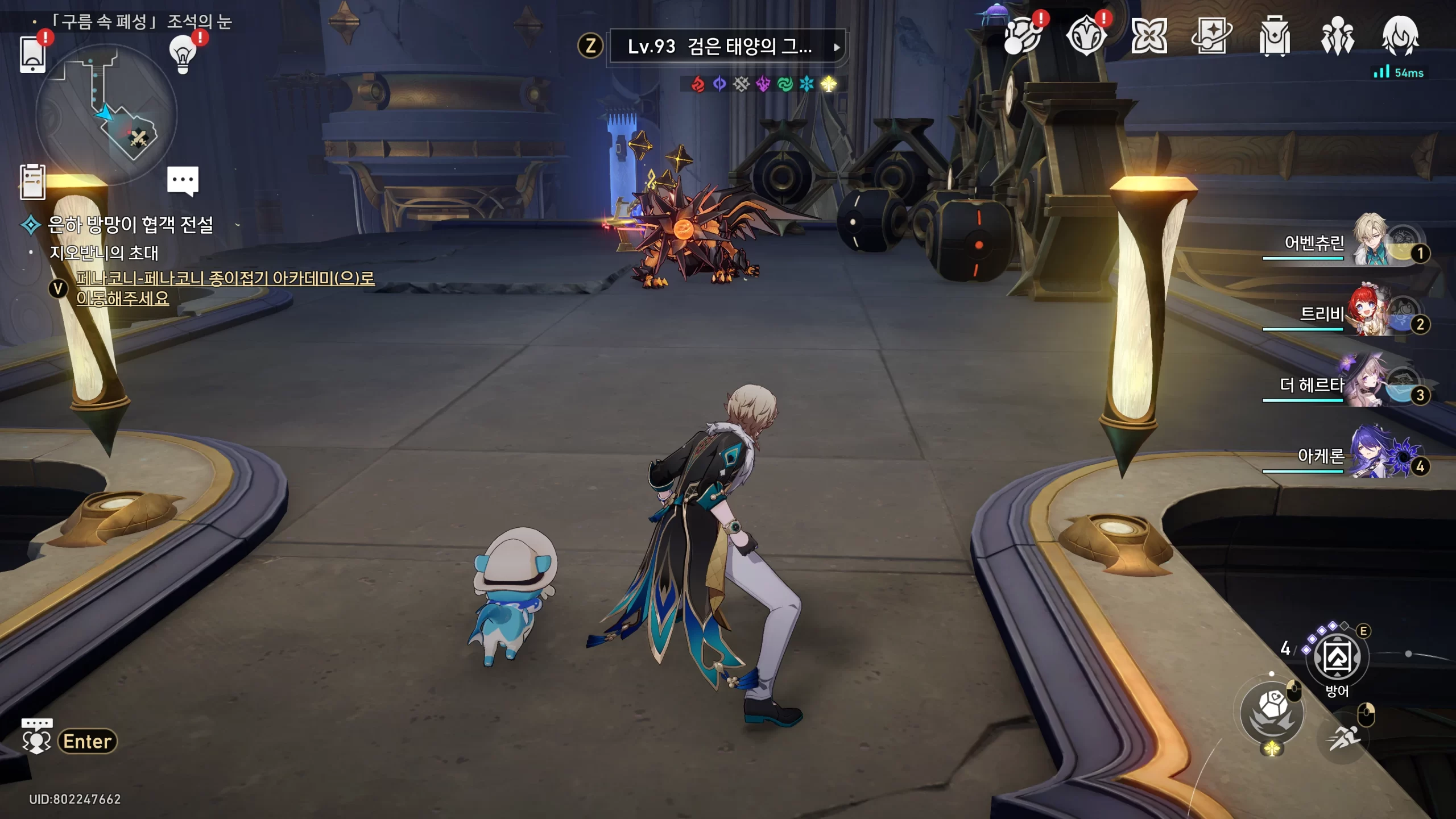Toggle the sprint running icon

(1343, 738)
